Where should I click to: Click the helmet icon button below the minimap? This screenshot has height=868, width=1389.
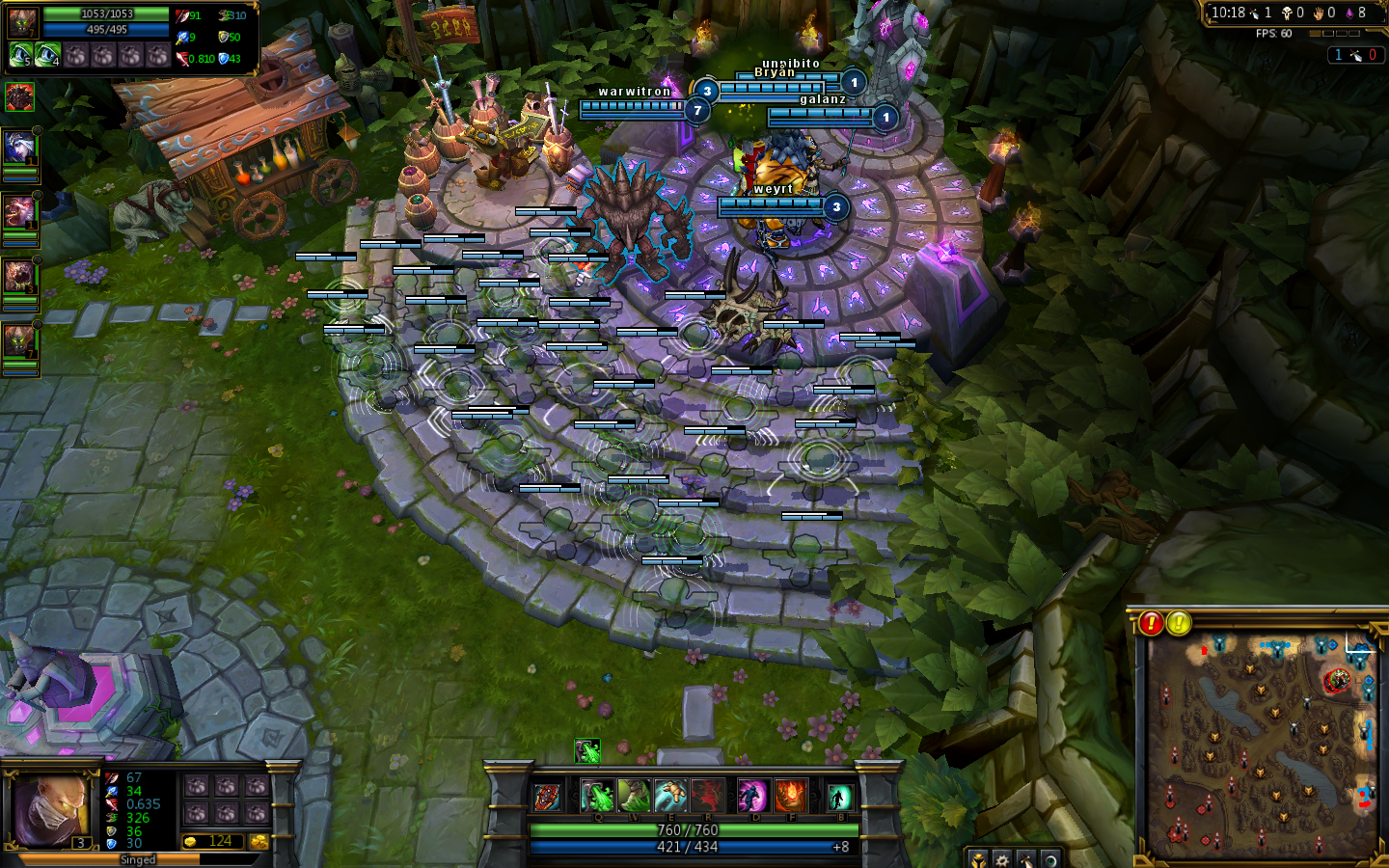pos(978,858)
